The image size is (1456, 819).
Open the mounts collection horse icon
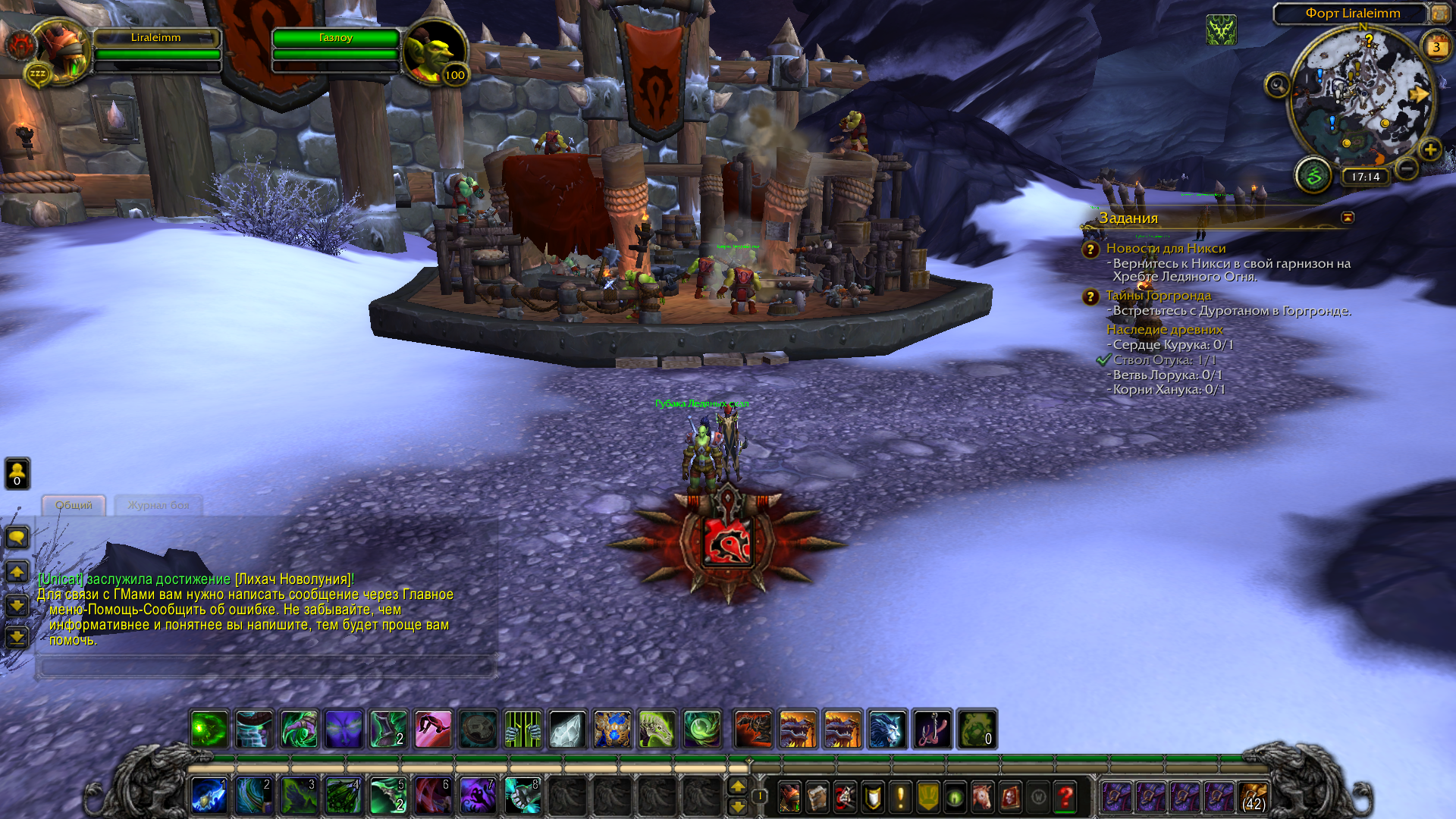click(982, 797)
